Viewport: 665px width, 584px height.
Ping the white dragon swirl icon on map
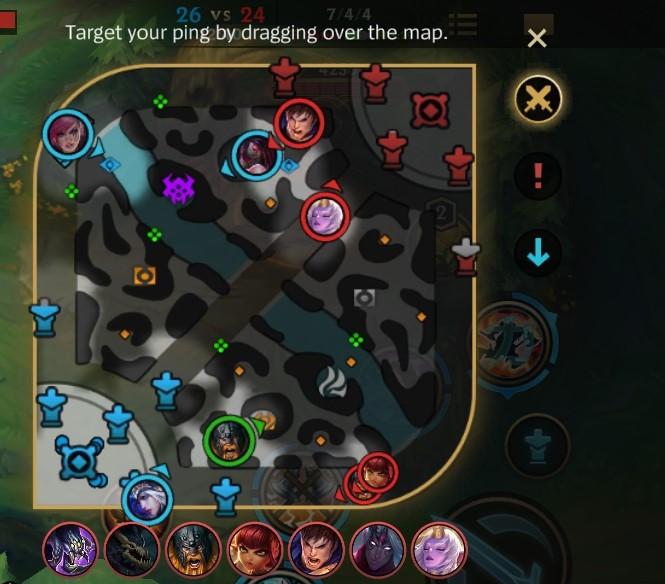pyautogui.click(x=331, y=380)
